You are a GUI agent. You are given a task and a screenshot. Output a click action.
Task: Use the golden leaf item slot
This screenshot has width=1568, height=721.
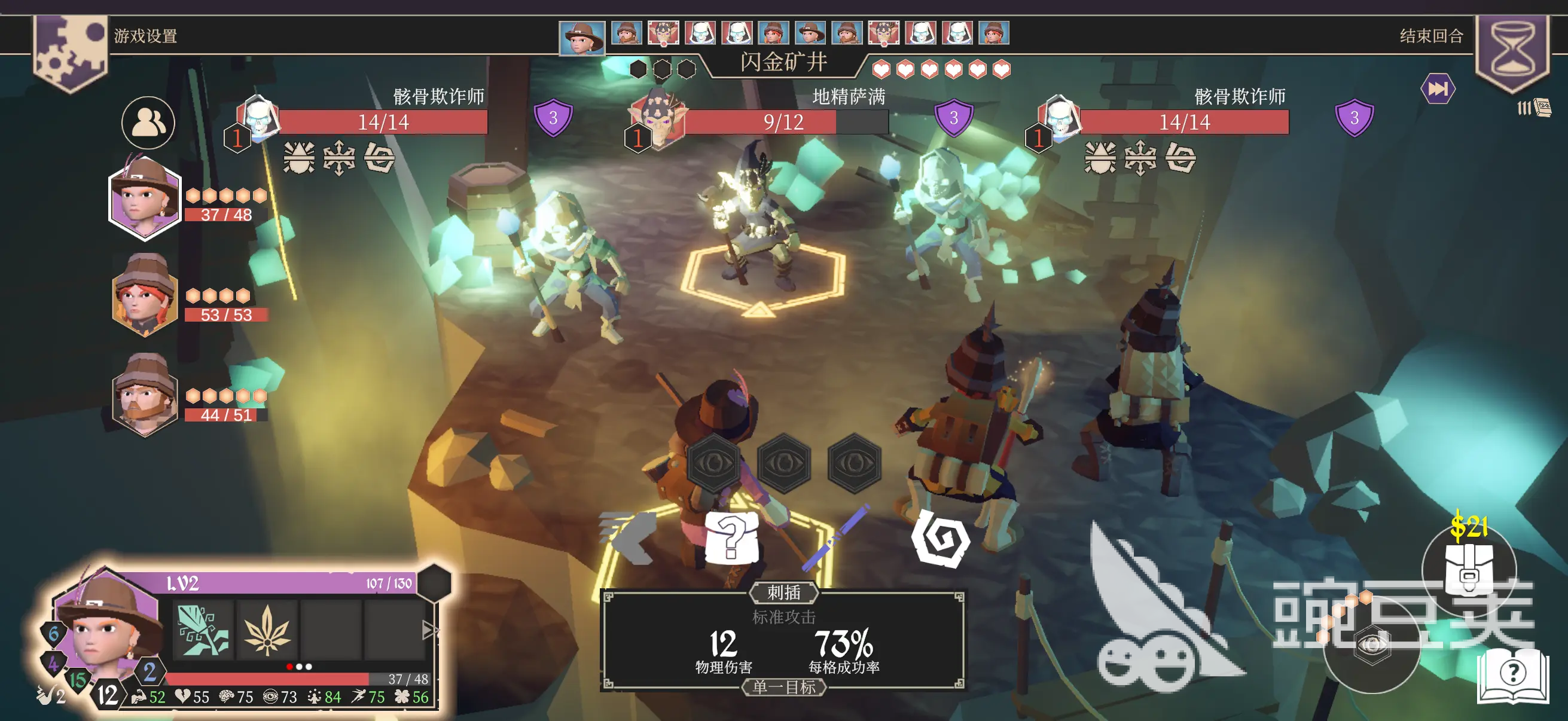click(x=267, y=629)
